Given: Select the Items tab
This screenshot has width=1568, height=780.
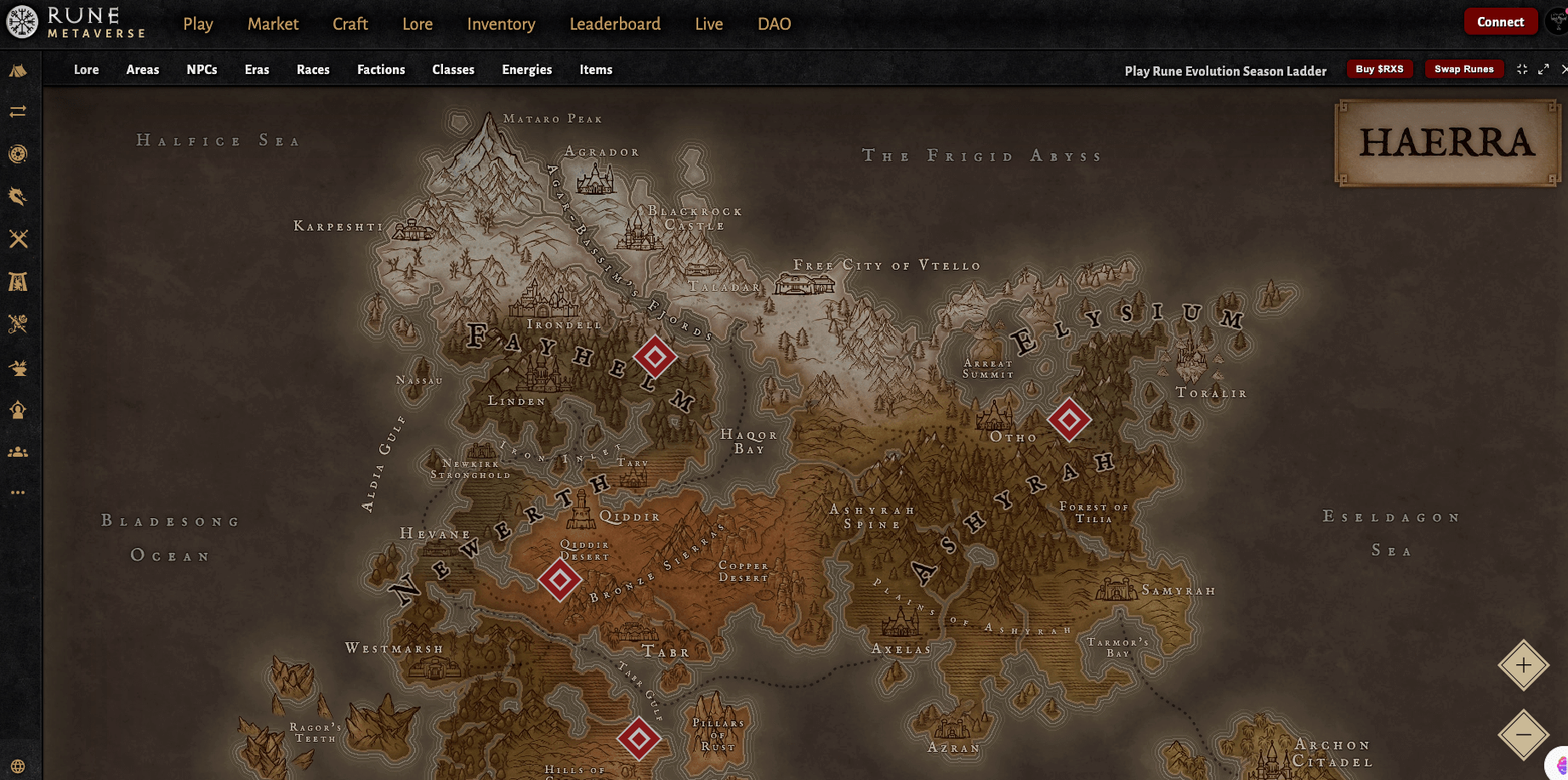Looking at the screenshot, I should [x=596, y=70].
